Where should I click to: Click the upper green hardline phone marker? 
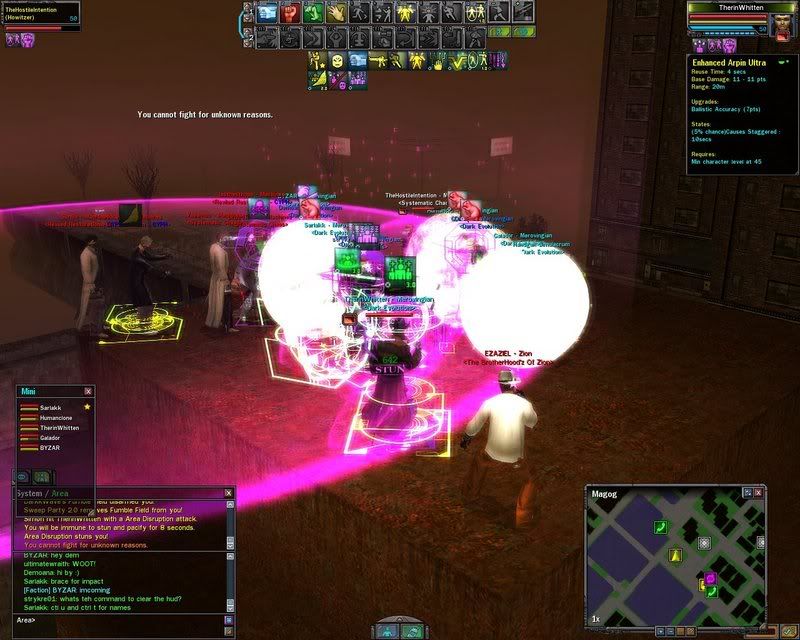coord(660,527)
